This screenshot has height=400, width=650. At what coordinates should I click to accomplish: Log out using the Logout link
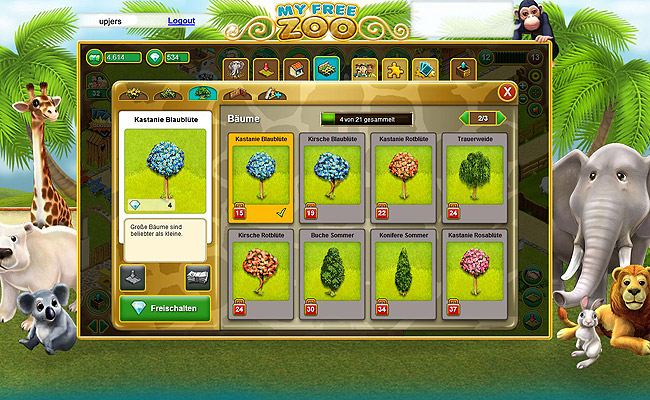tap(181, 20)
